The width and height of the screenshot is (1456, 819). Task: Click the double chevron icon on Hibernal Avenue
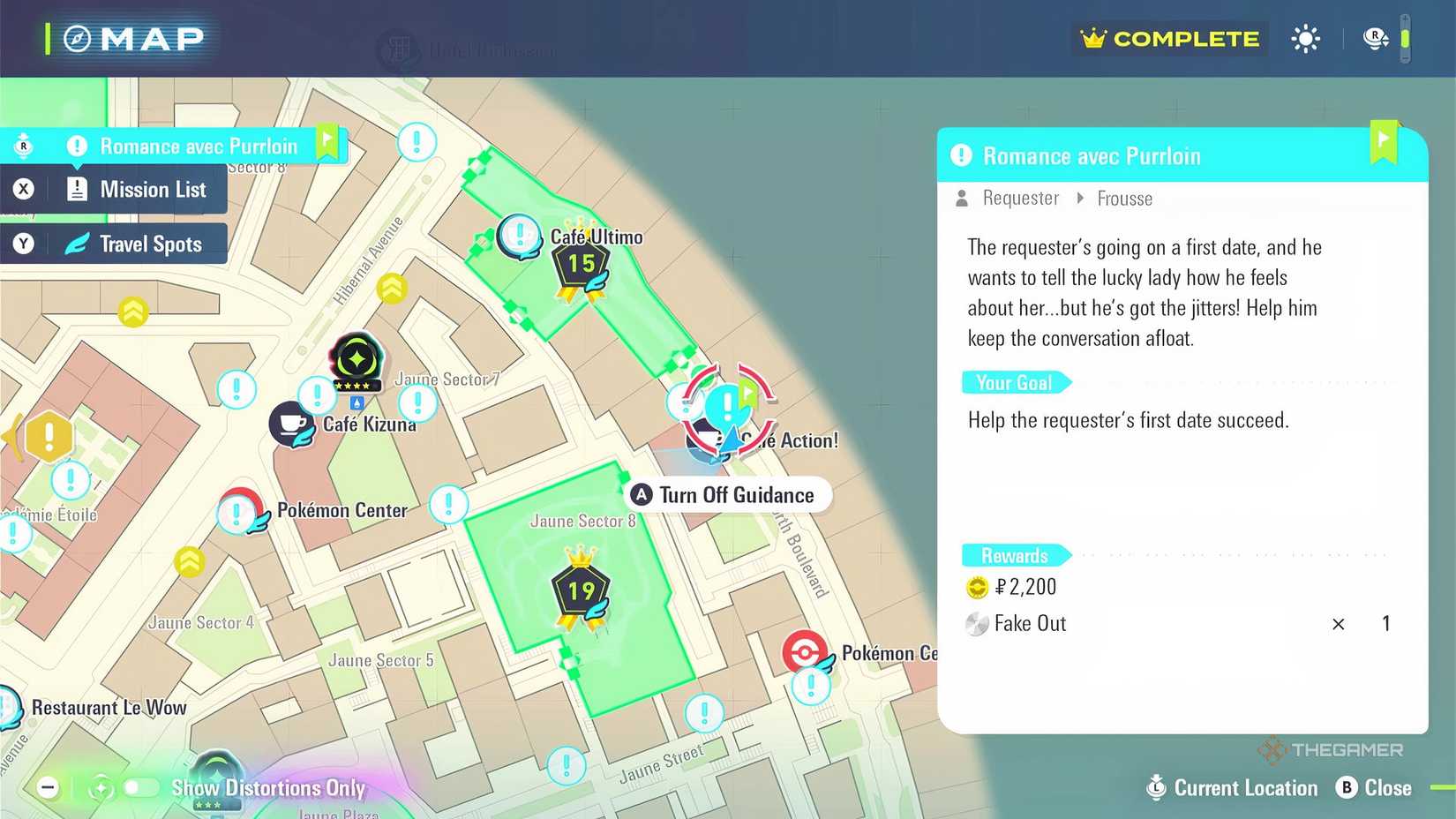pos(392,289)
